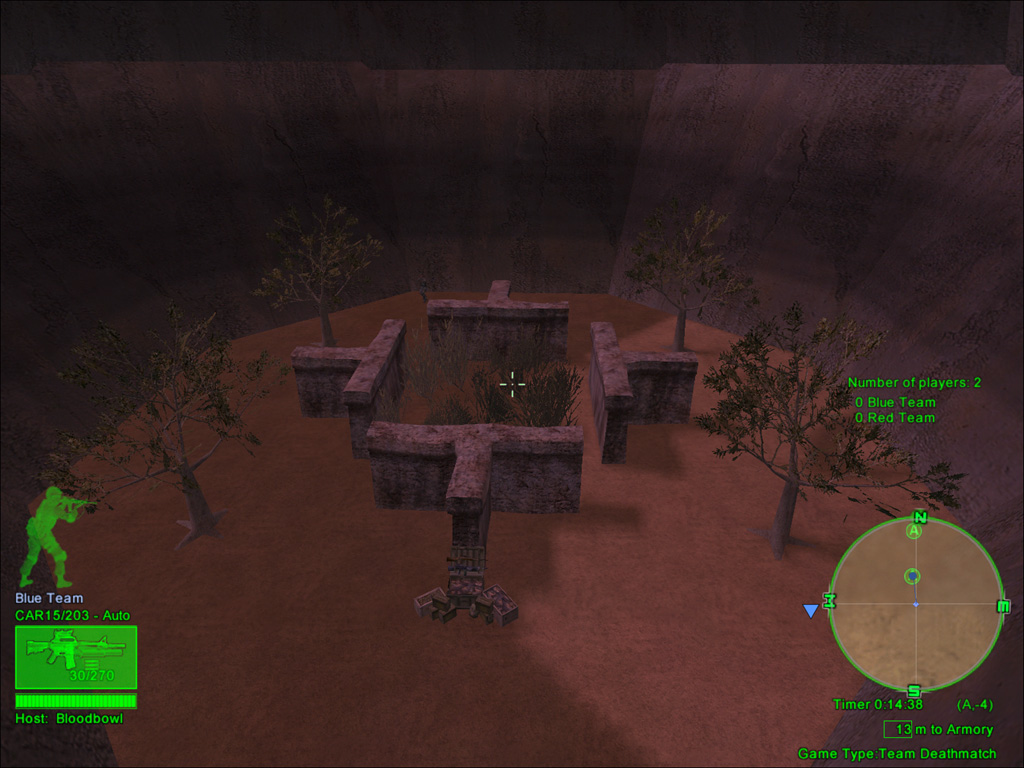Click the A waypoint marker on minimap
Screen dimensions: 1024x768
tap(913, 532)
